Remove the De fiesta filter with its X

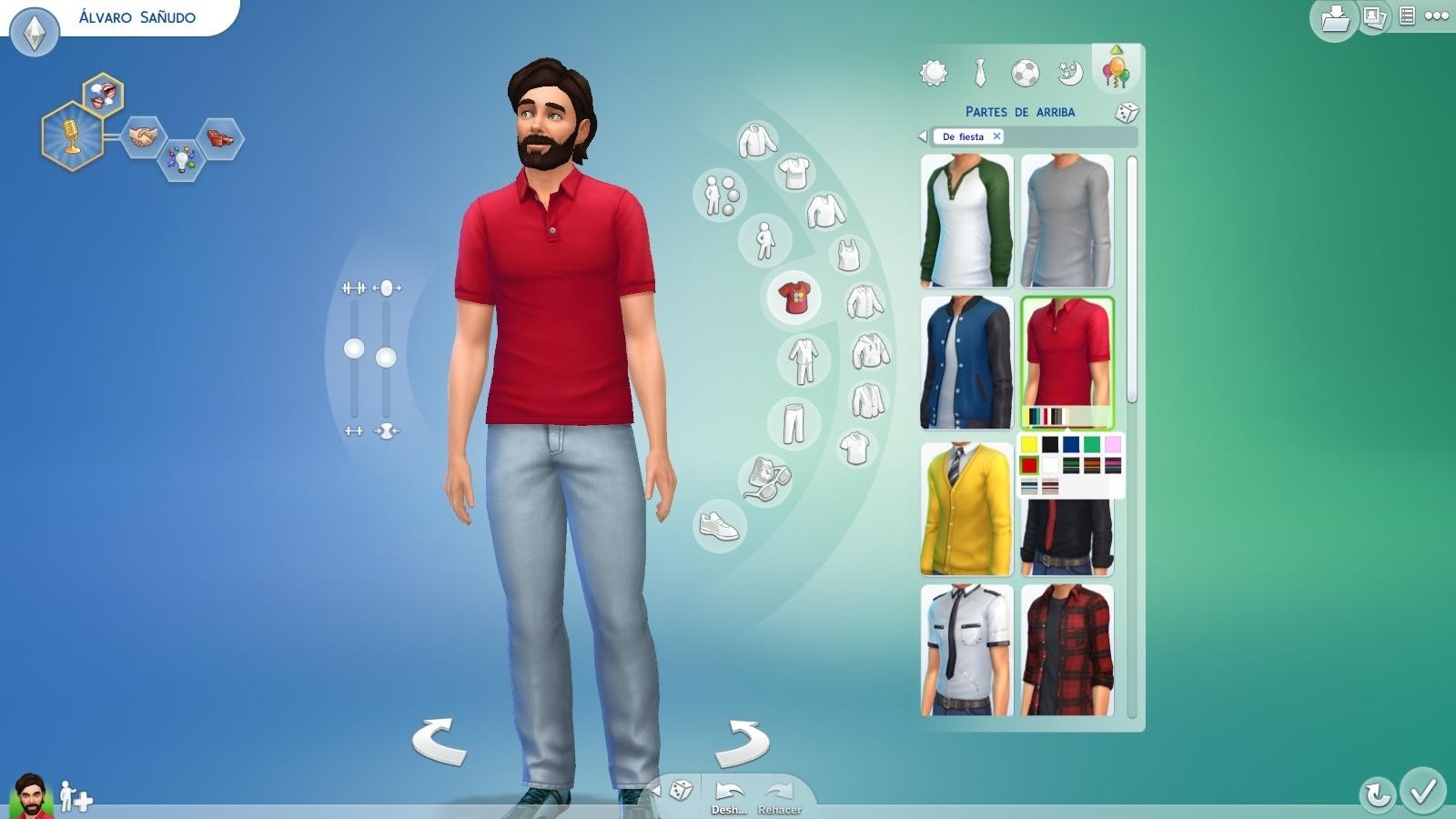point(997,136)
